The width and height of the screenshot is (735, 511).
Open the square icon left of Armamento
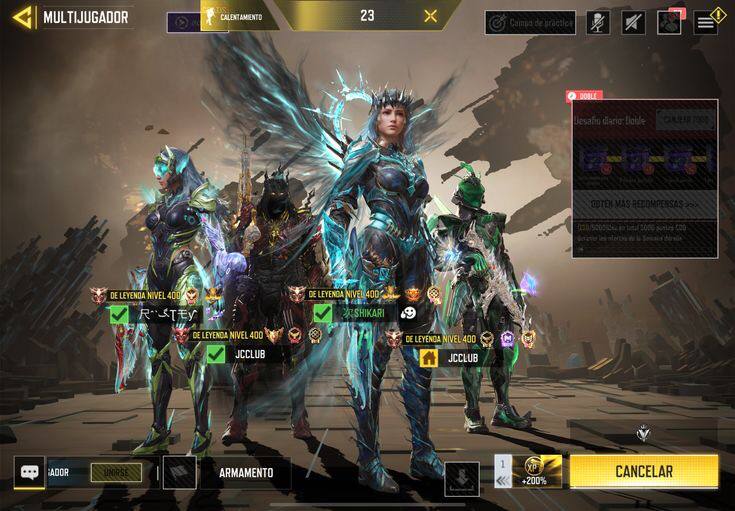179,473
